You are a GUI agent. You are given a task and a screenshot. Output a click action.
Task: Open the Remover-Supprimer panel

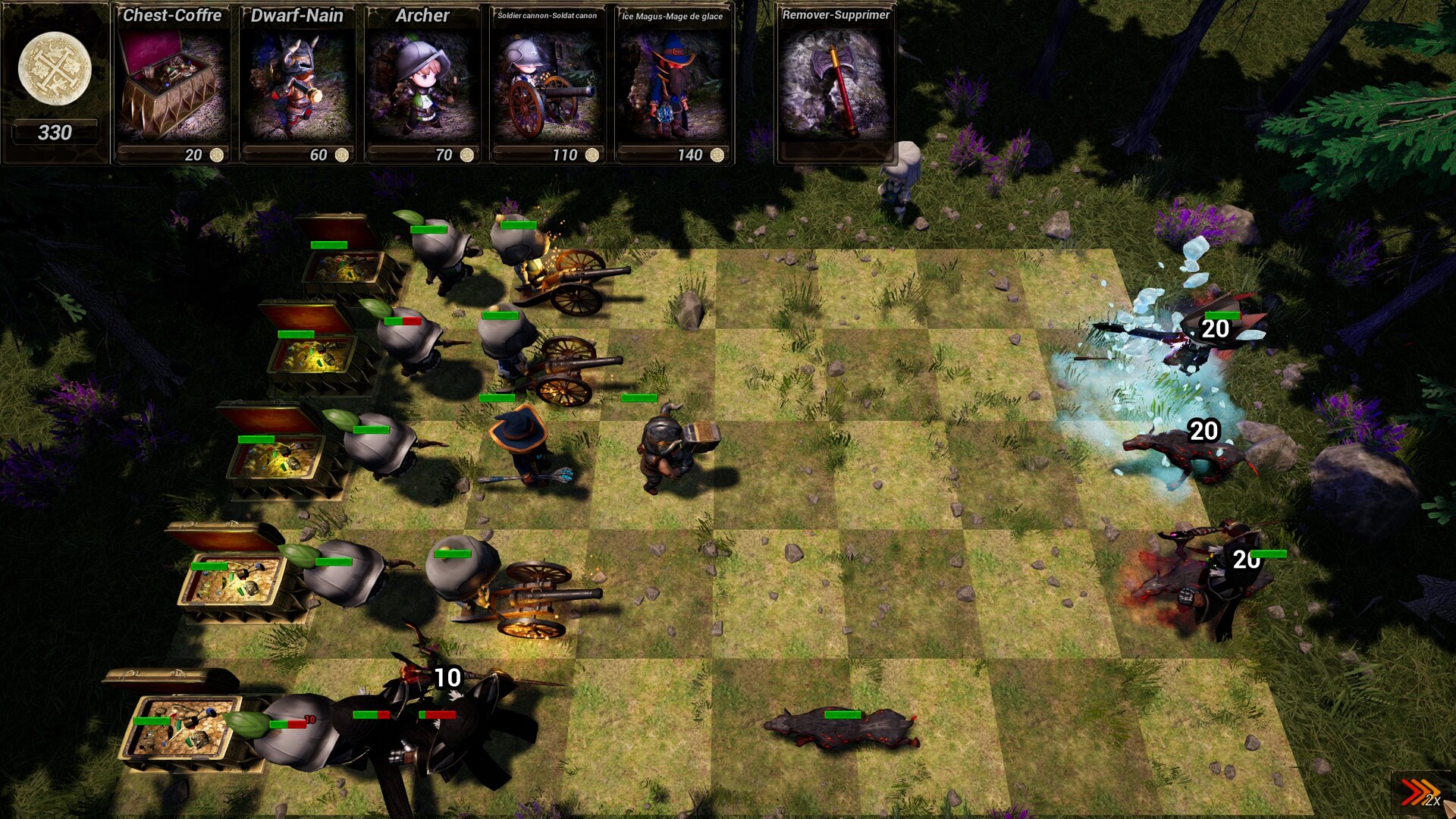[x=836, y=14]
